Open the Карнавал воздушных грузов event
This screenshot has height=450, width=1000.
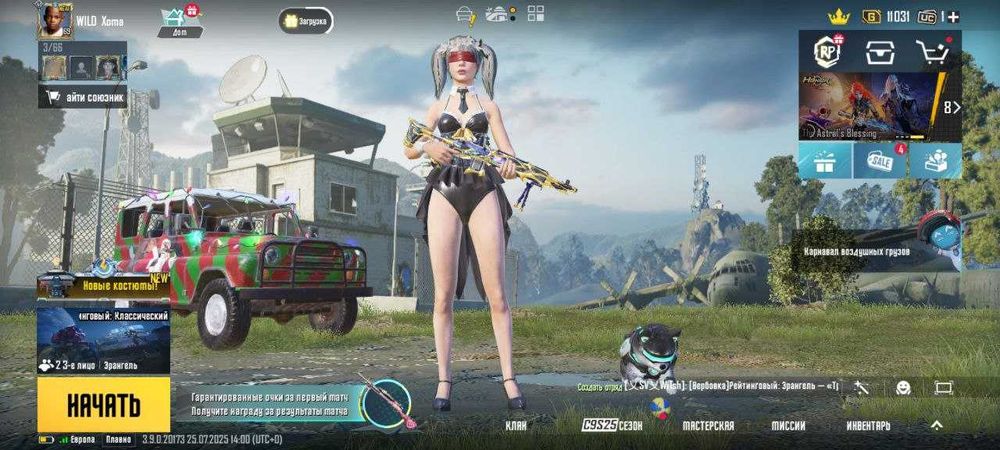pyautogui.click(x=870, y=250)
